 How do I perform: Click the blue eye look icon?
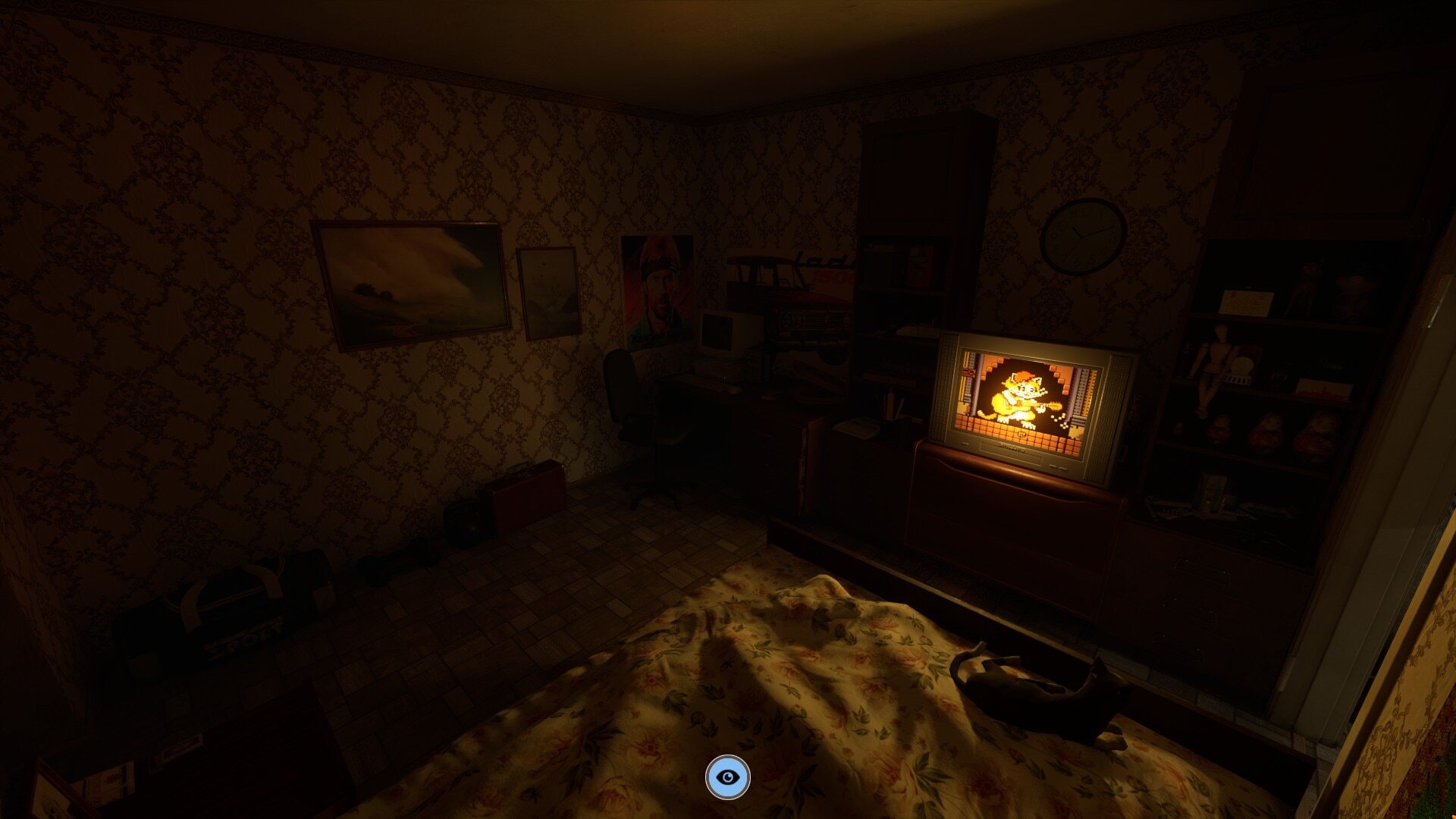727,777
